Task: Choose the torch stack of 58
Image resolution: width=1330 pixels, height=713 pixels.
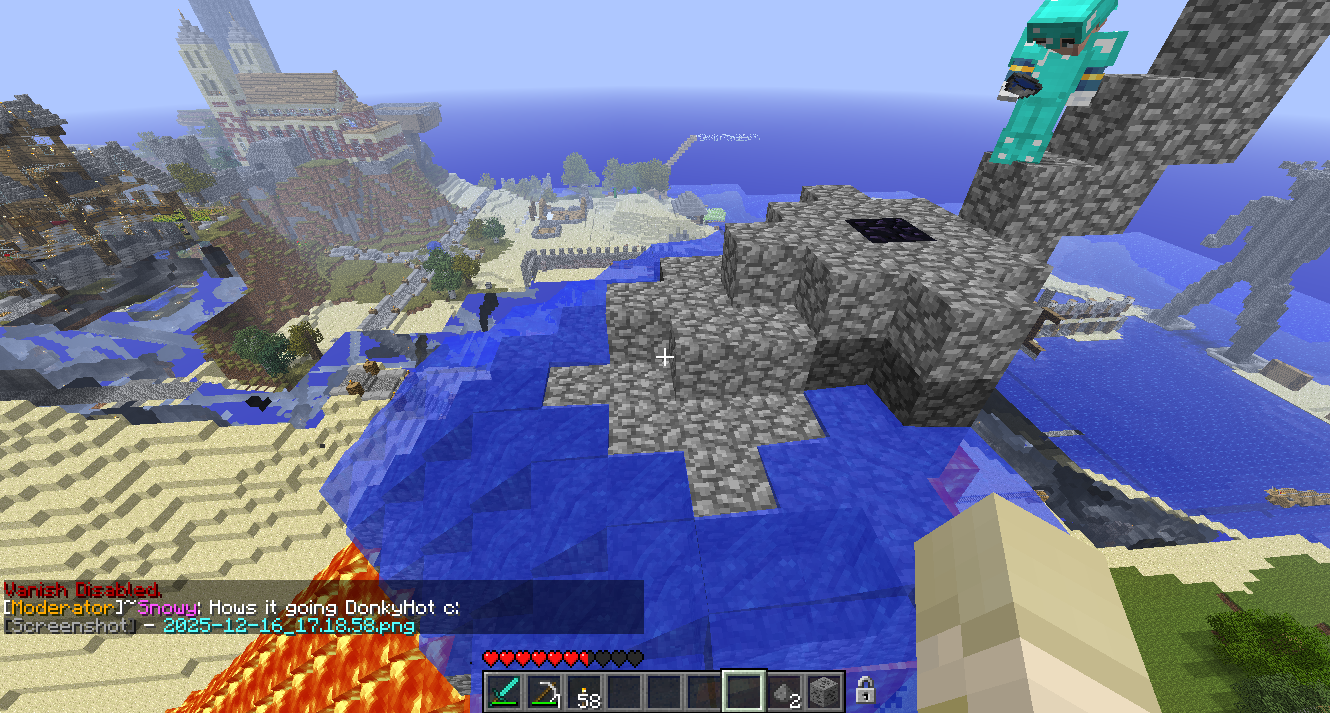Action: (x=585, y=691)
